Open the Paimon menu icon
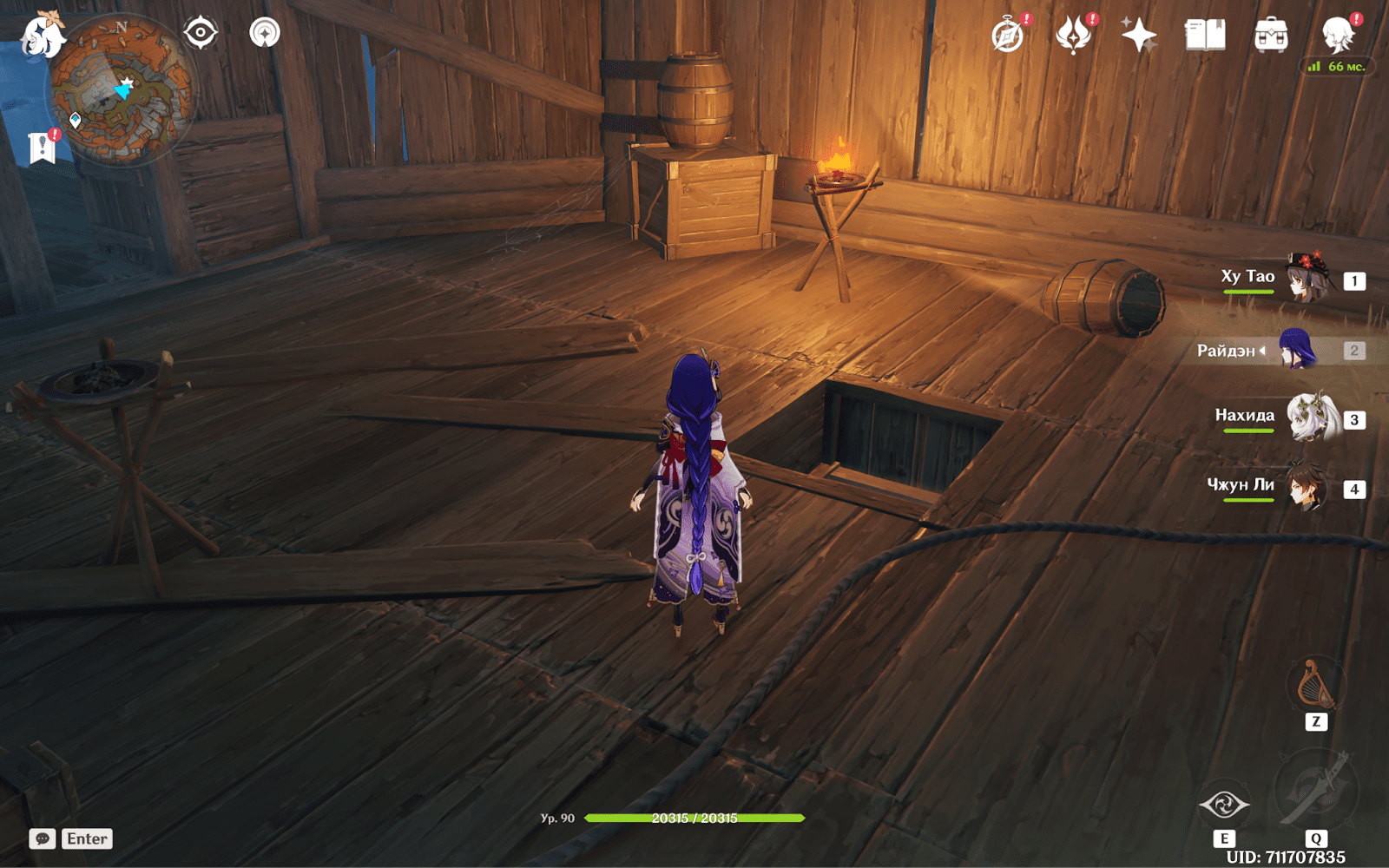This screenshot has width=1389, height=868. click(42, 36)
